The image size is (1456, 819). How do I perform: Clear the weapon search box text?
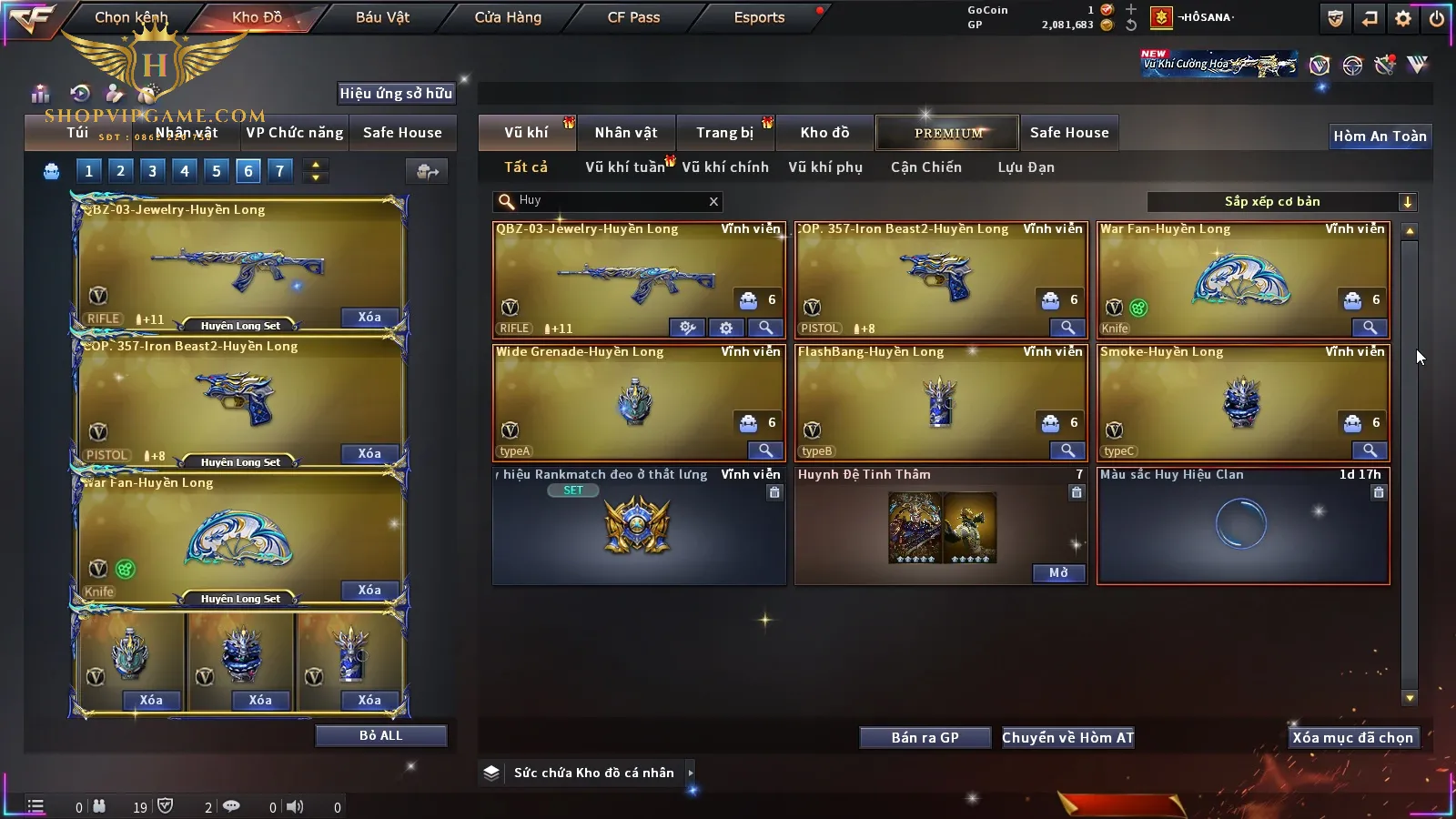pyautogui.click(x=713, y=201)
